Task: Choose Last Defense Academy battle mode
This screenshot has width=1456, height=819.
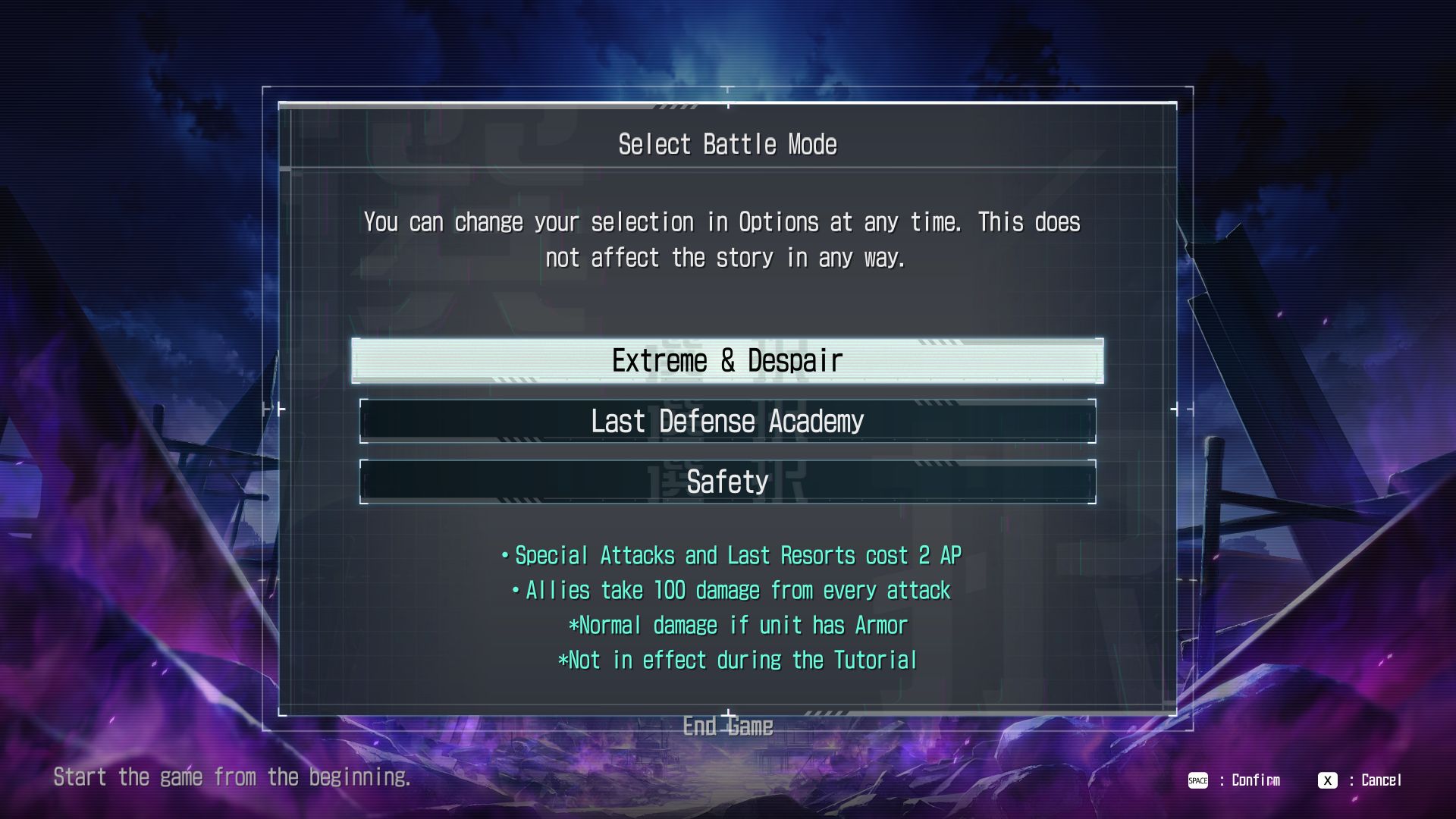Action: (x=727, y=422)
